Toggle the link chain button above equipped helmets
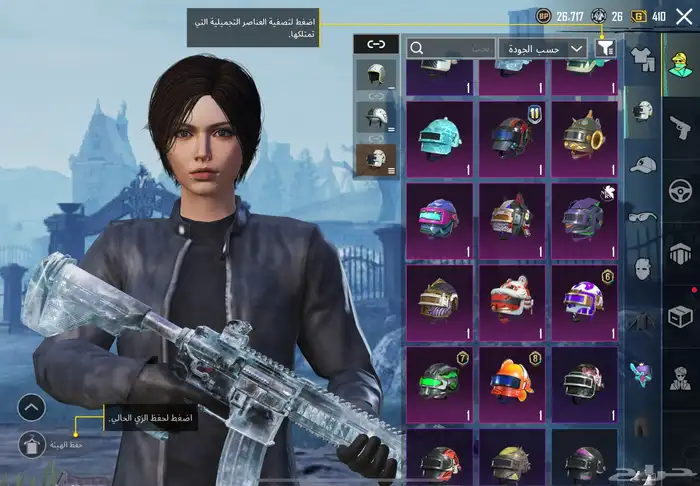This screenshot has height=486, width=700. 375,44
